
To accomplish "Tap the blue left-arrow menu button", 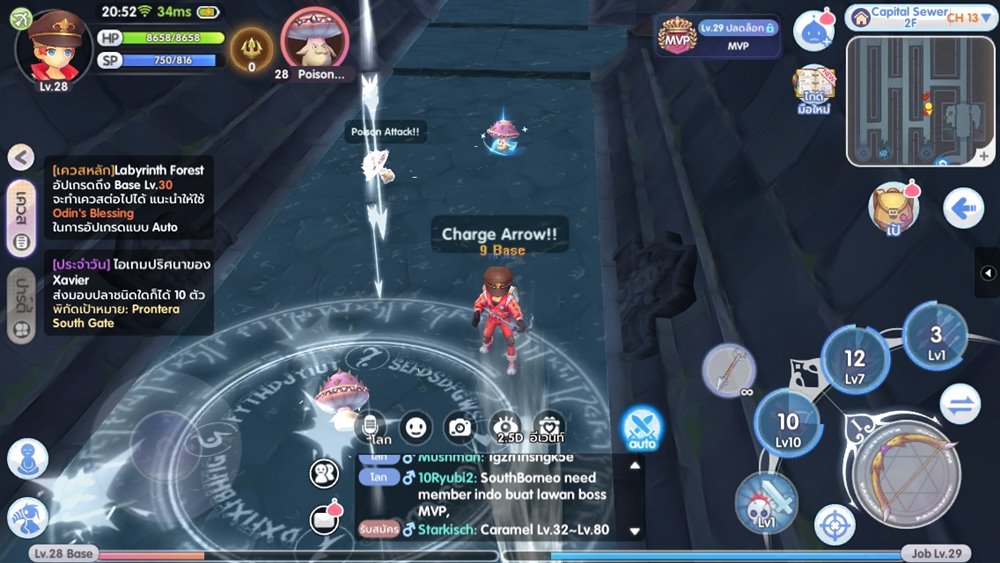I will tap(963, 209).
